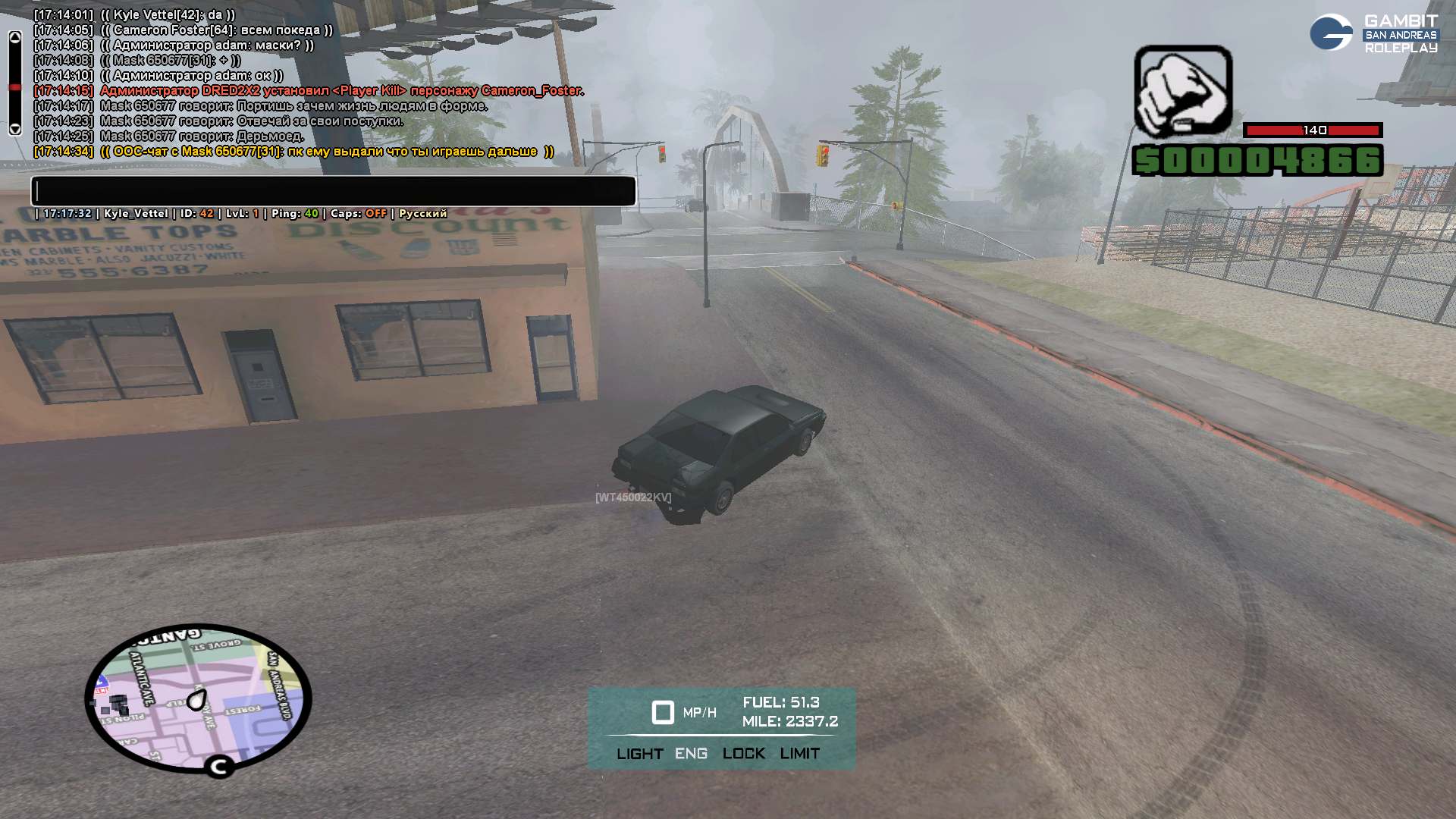Click the Gambit San Andreas Roleplay logo
Image resolution: width=1456 pixels, height=819 pixels.
(x=1373, y=33)
